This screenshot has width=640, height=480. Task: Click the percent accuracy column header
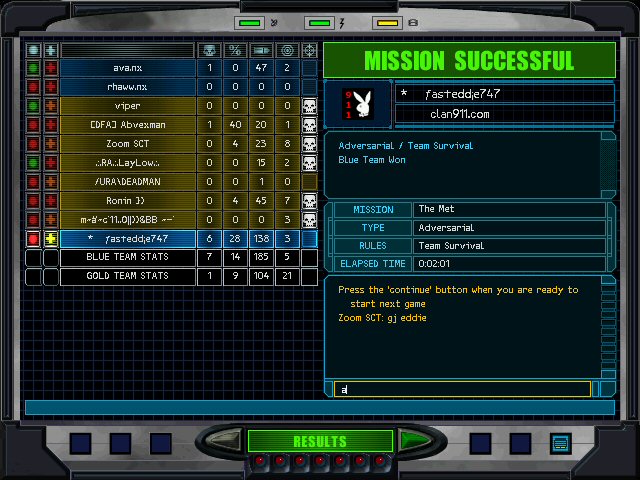[x=235, y=50]
